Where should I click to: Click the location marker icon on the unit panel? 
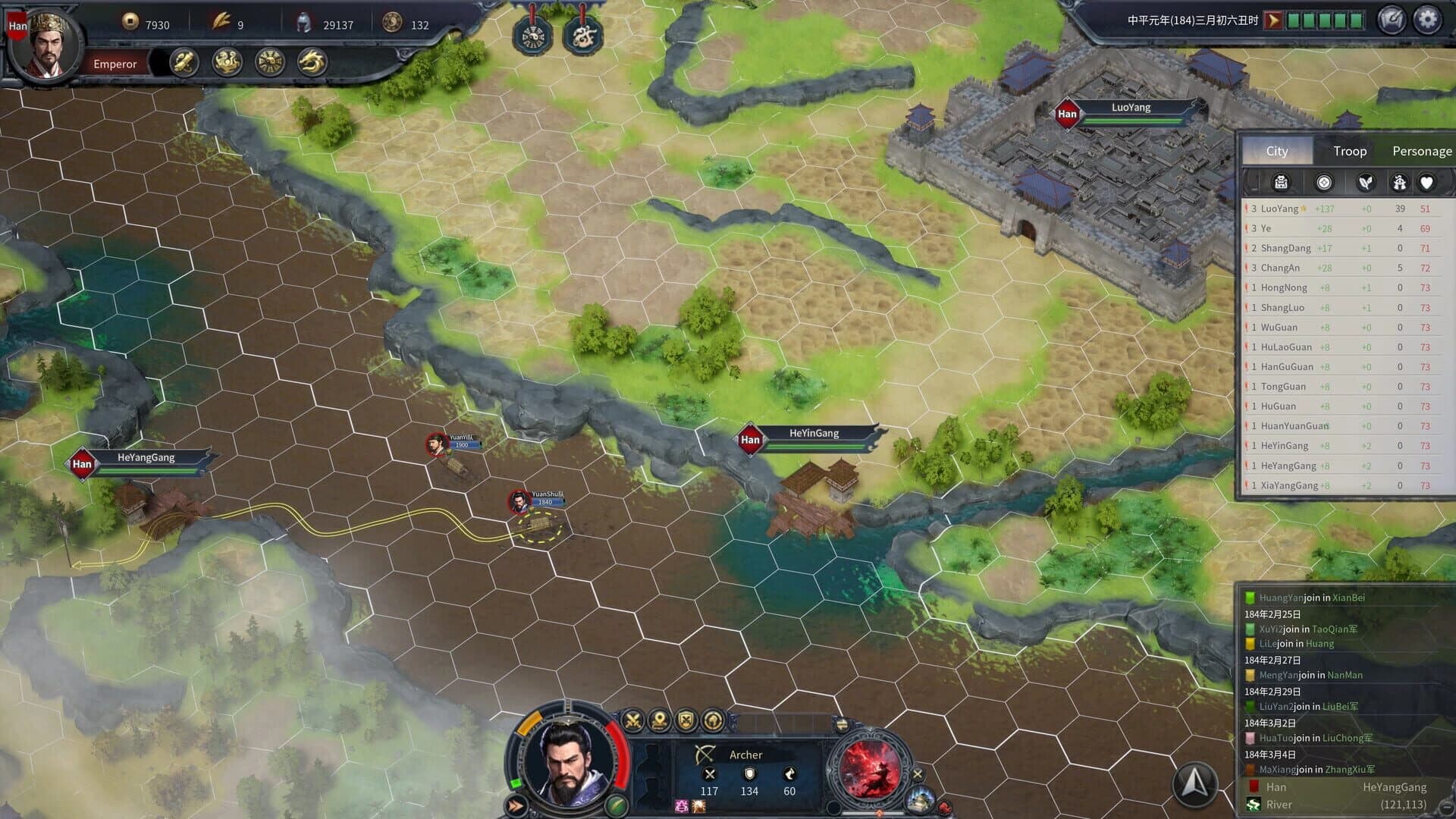[x=659, y=719]
